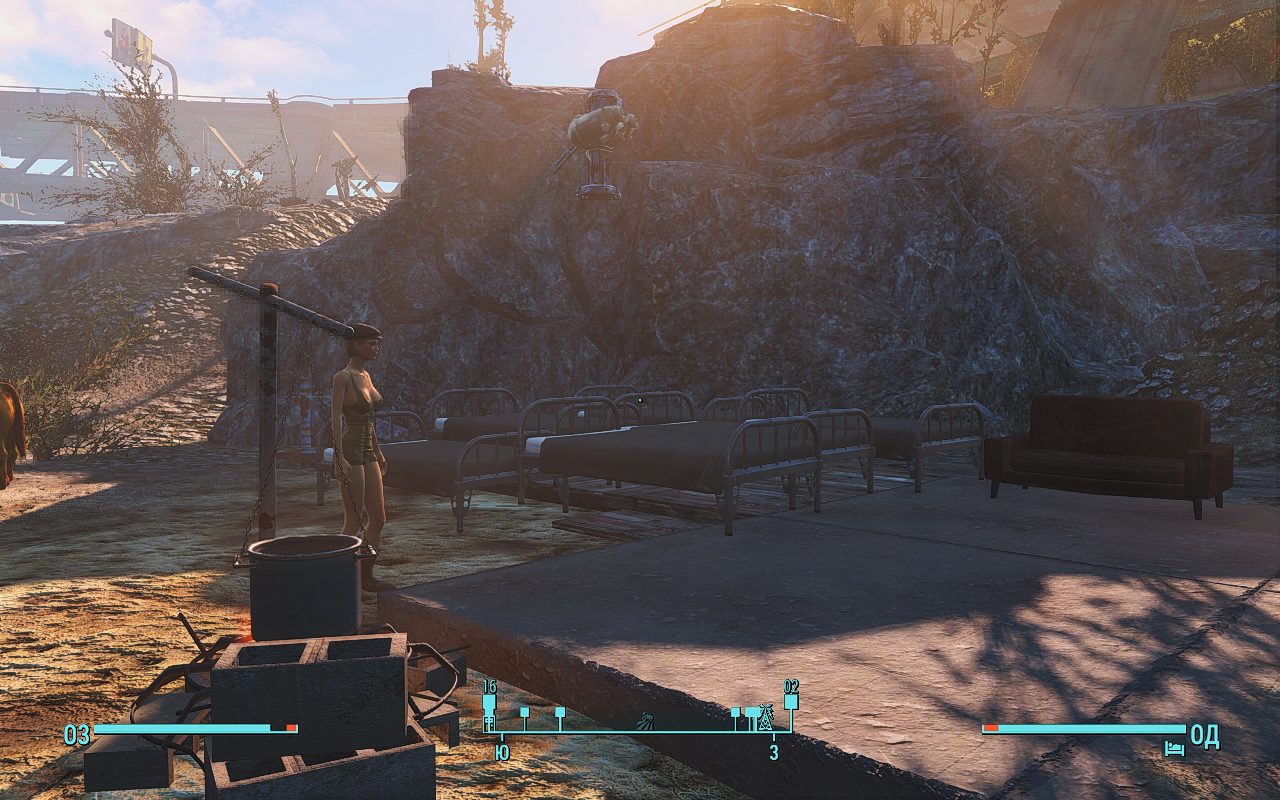Select the radio tower marker on compass
This screenshot has height=800, width=1280.
click(765, 716)
